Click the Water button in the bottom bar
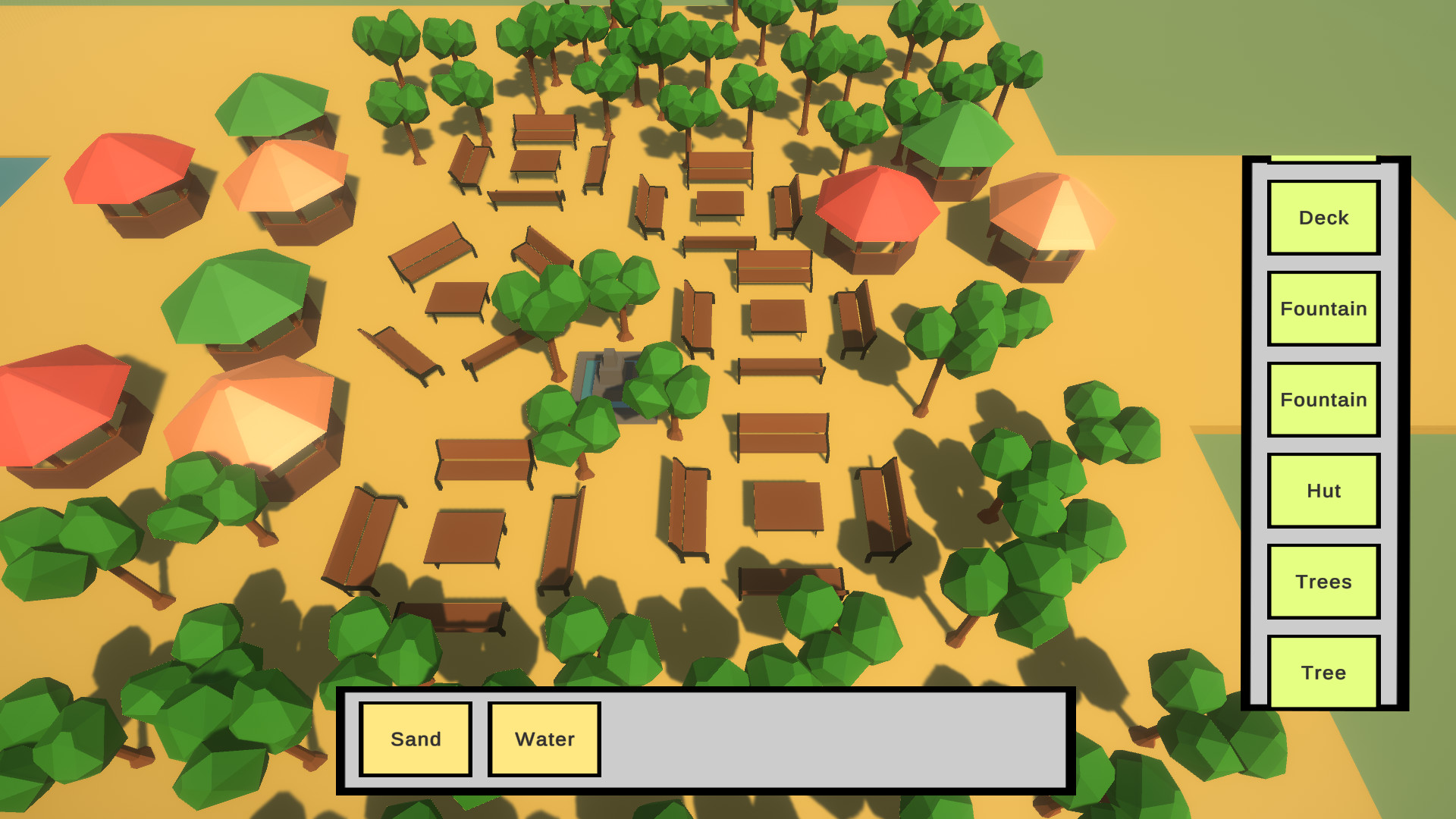 (x=544, y=738)
